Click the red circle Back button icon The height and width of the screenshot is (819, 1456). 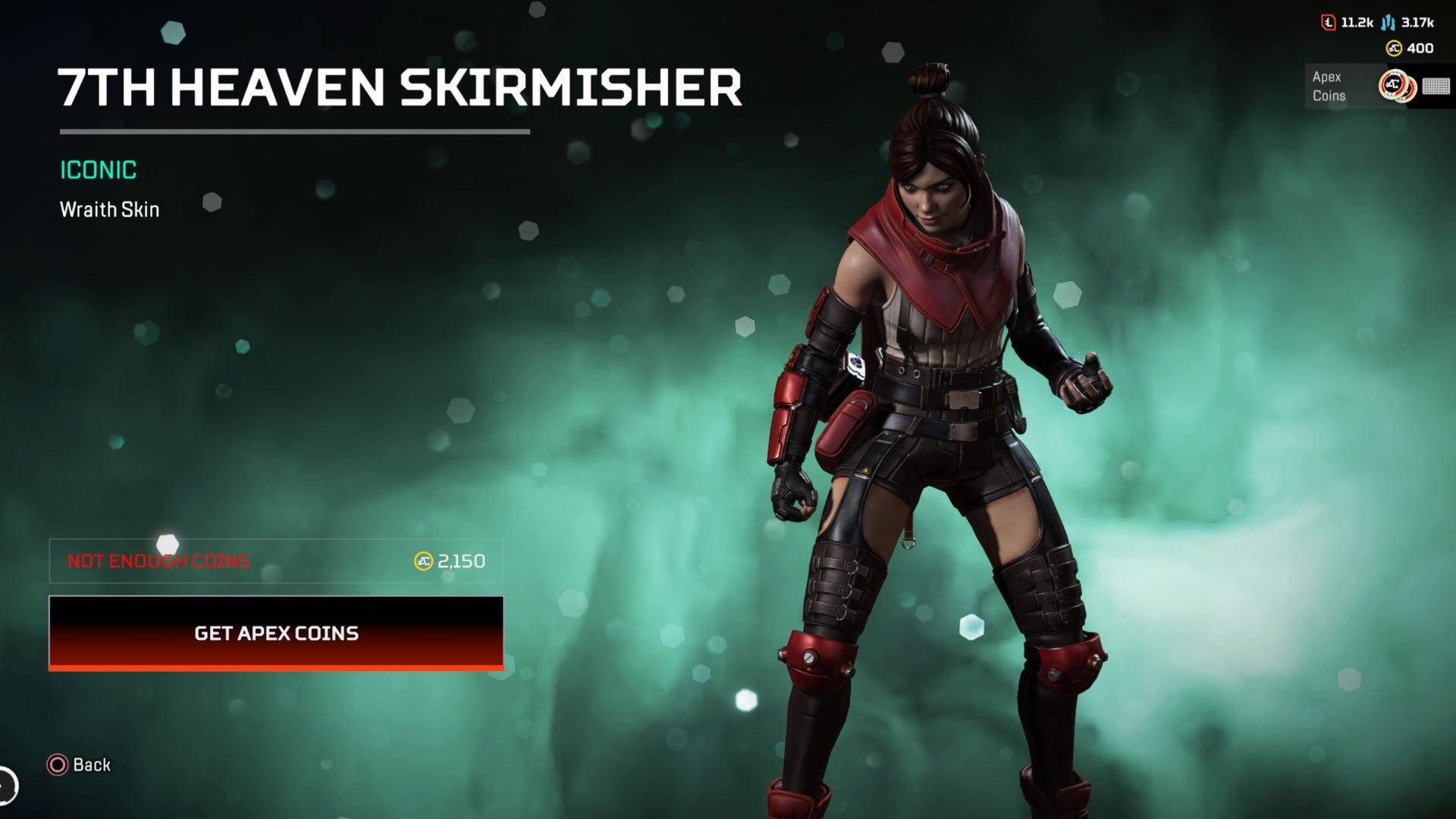point(57,765)
